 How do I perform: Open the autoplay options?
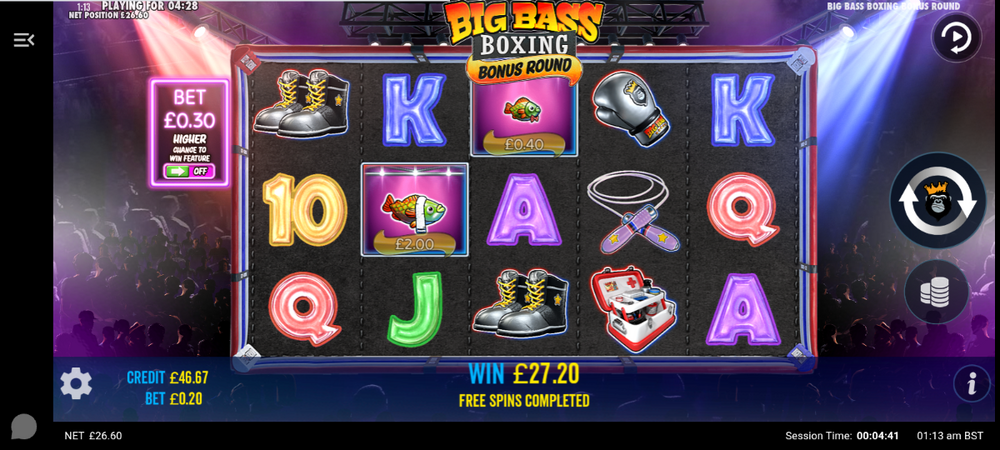(x=956, y=39)
